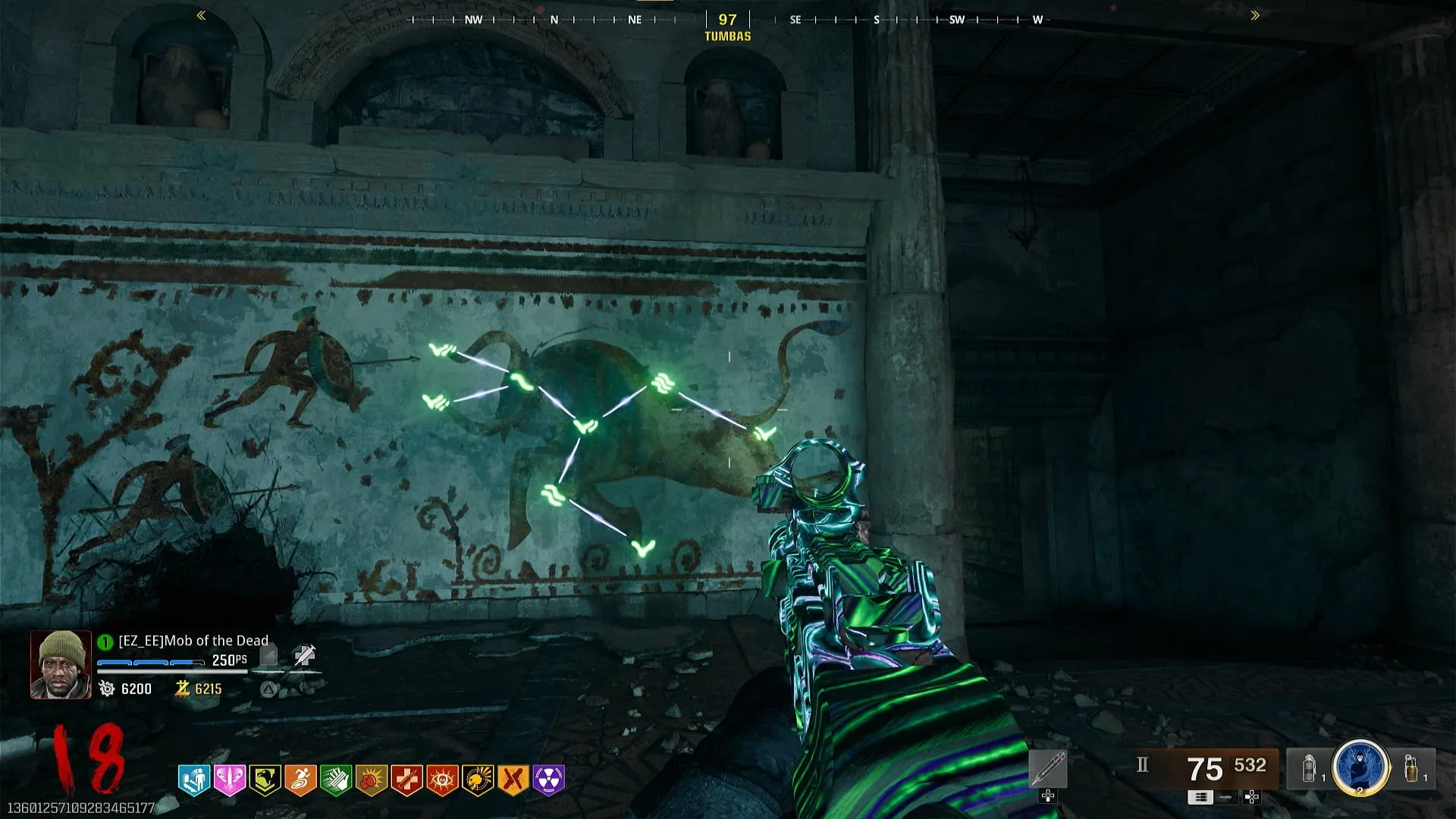
Task: Select the boxing glove Melee Macchiato perk
Action: pyautogui.click(x=372, y=779)
